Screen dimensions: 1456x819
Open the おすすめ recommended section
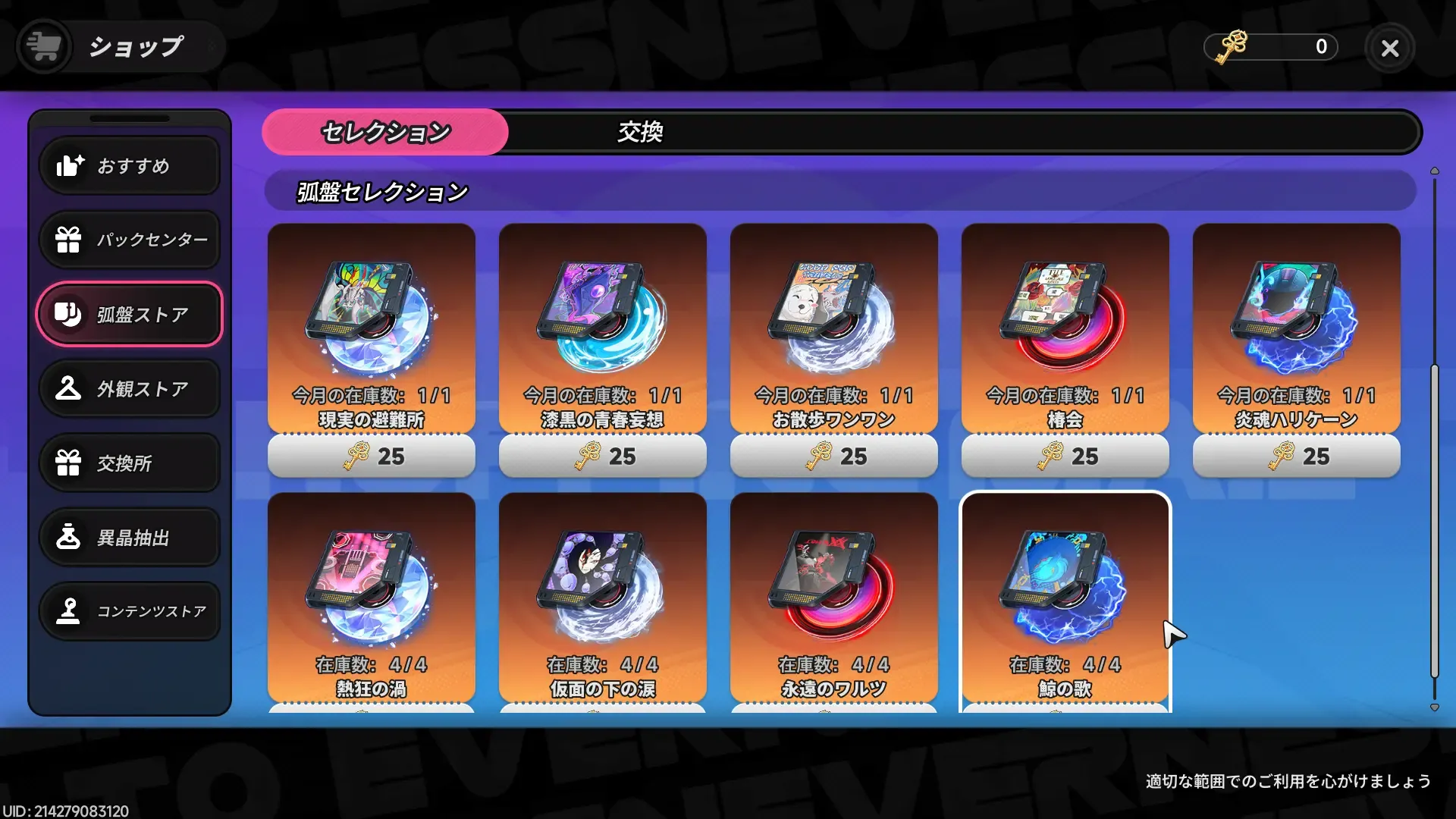130,165
